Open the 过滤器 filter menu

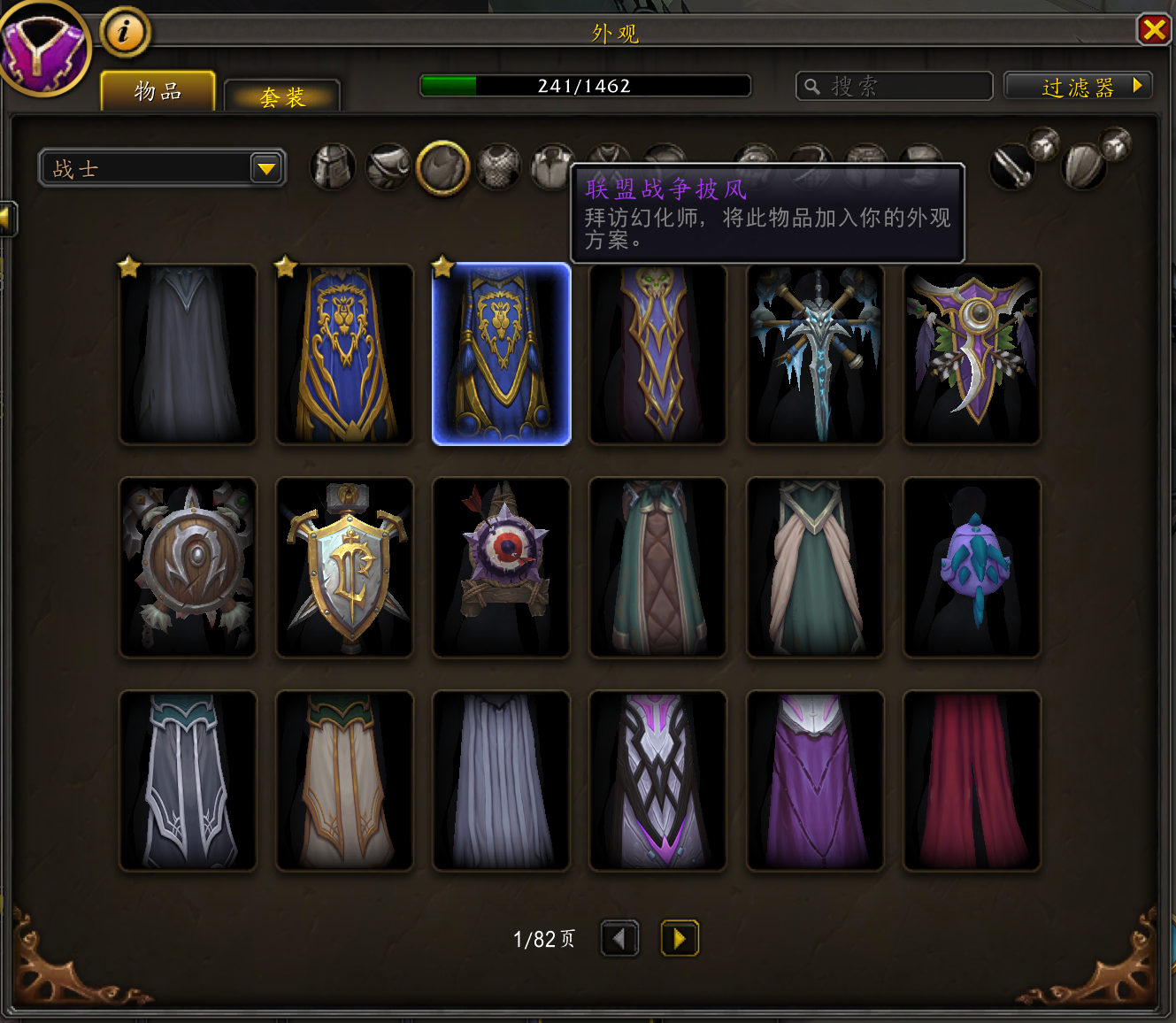pos(1078,87)
